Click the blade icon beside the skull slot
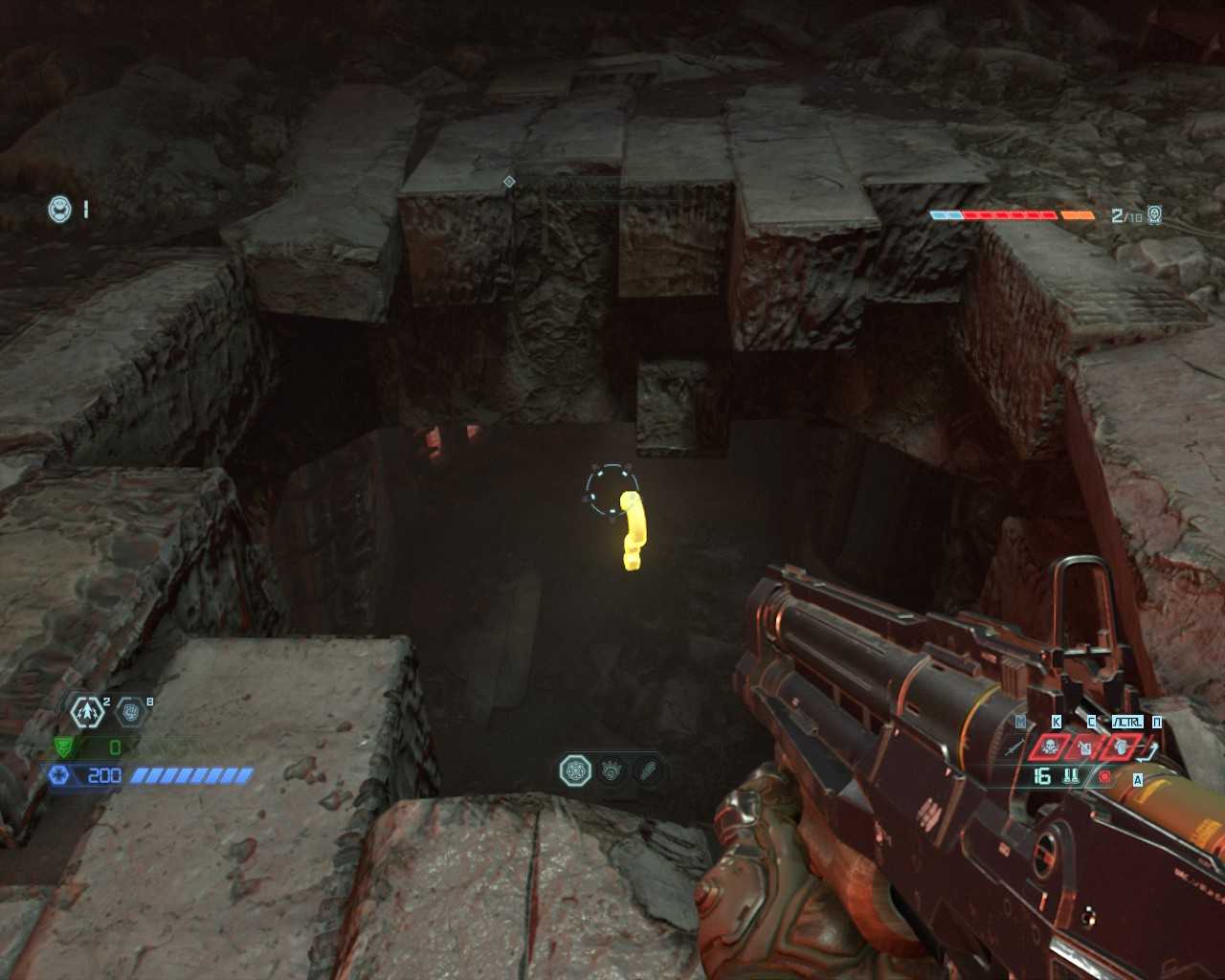The height and width of the screenshot is (980, 1225). click(x=1014, y=746)
